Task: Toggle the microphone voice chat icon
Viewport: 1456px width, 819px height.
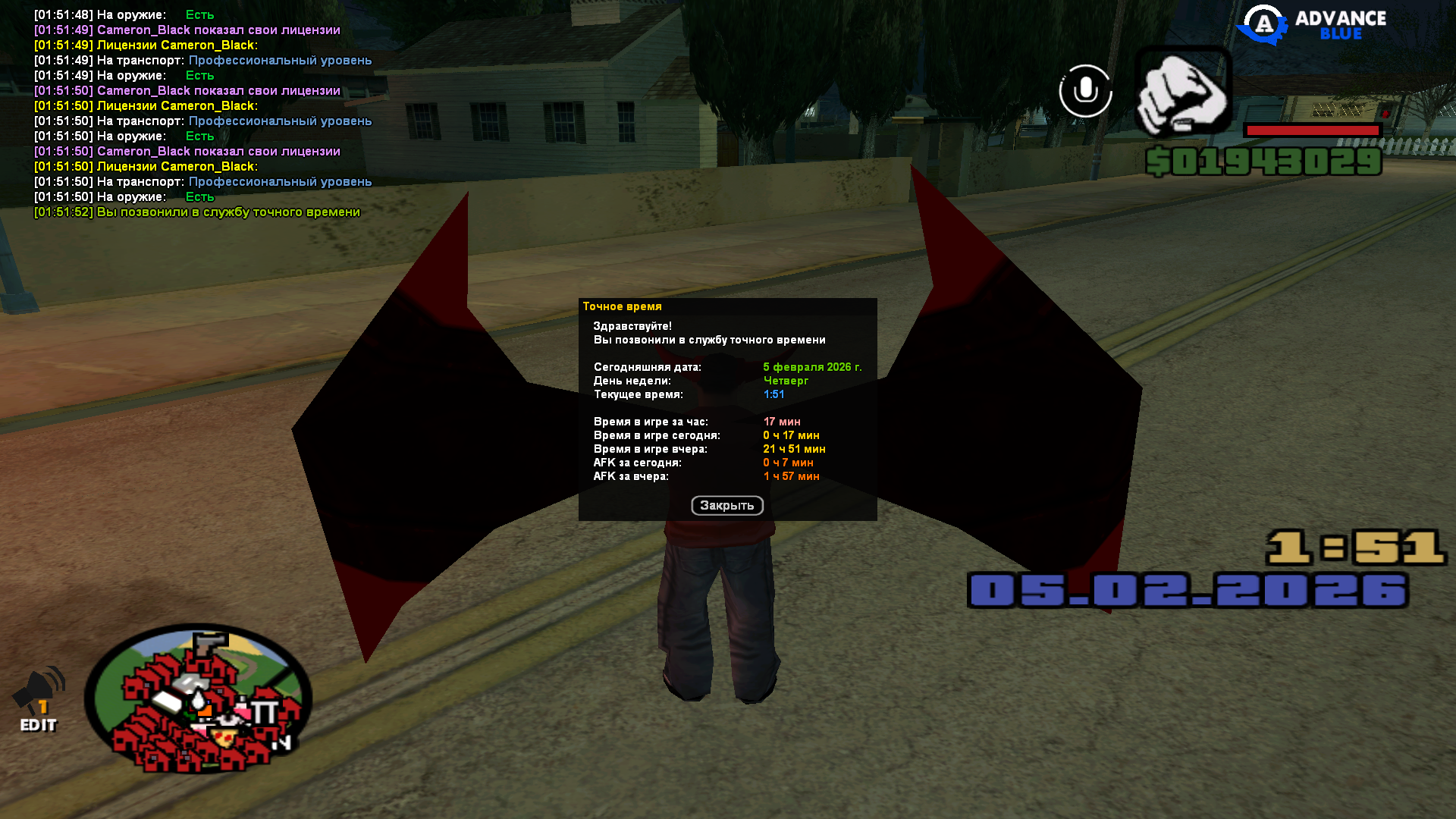Action: [x=1085, y=91]
